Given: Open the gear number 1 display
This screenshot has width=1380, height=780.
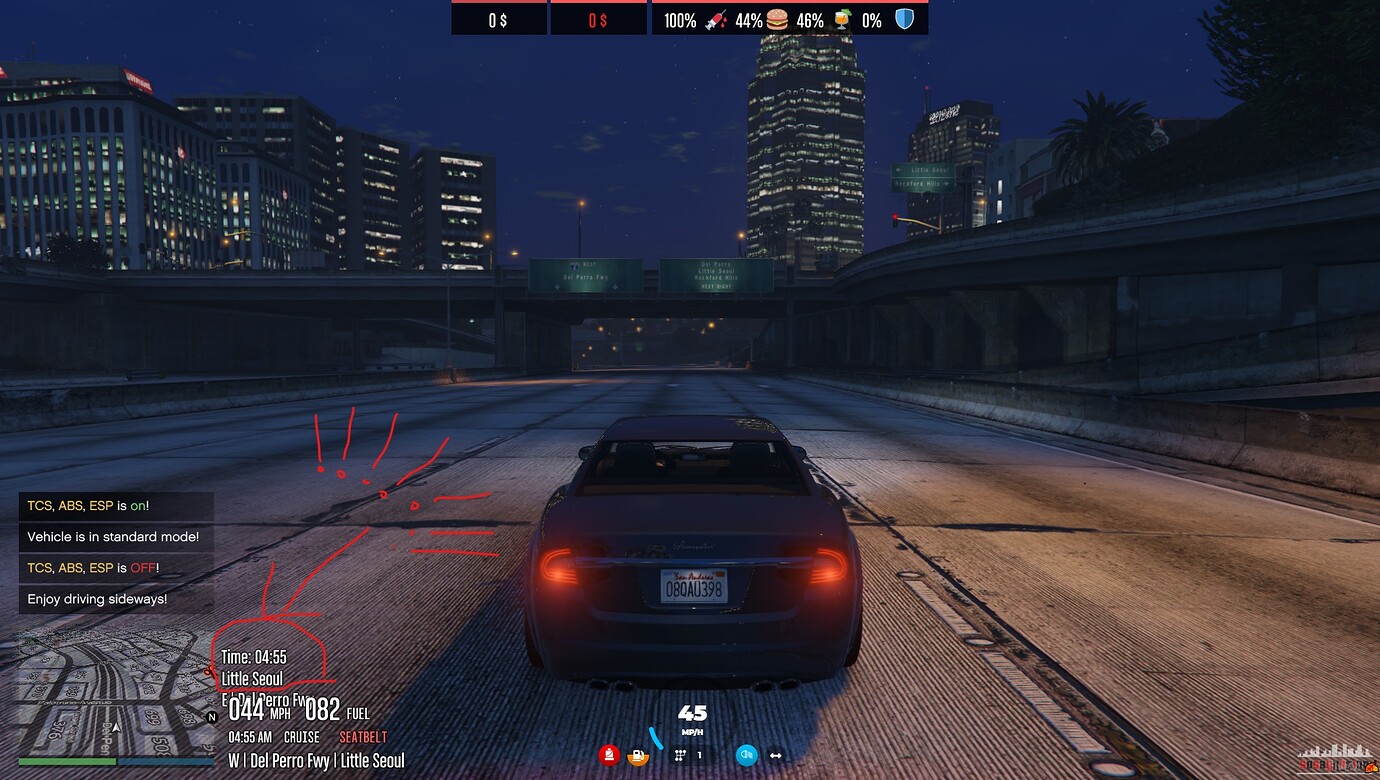Looking at the screenshot, I should click(699, 755).
